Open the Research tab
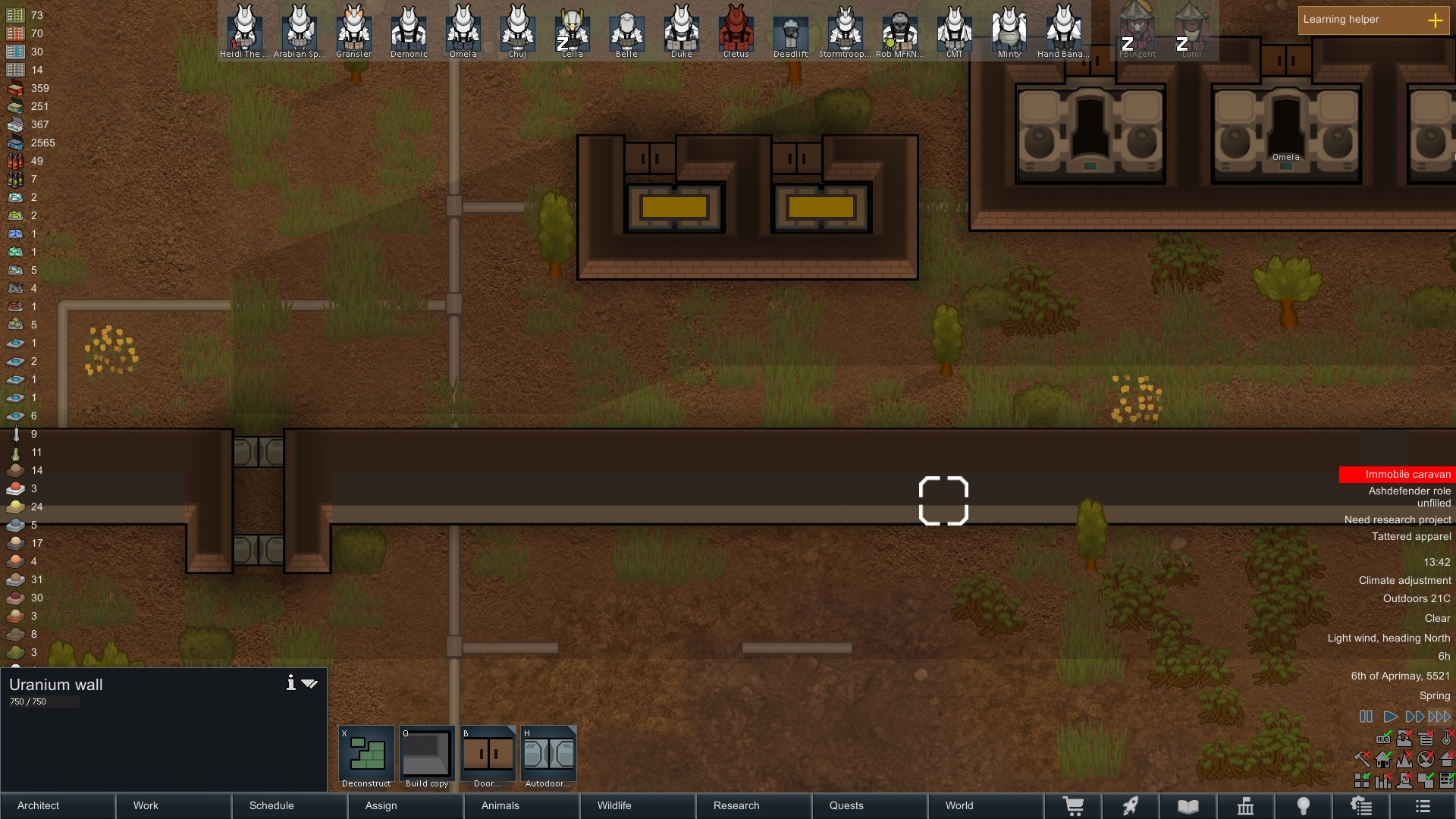 753,805
